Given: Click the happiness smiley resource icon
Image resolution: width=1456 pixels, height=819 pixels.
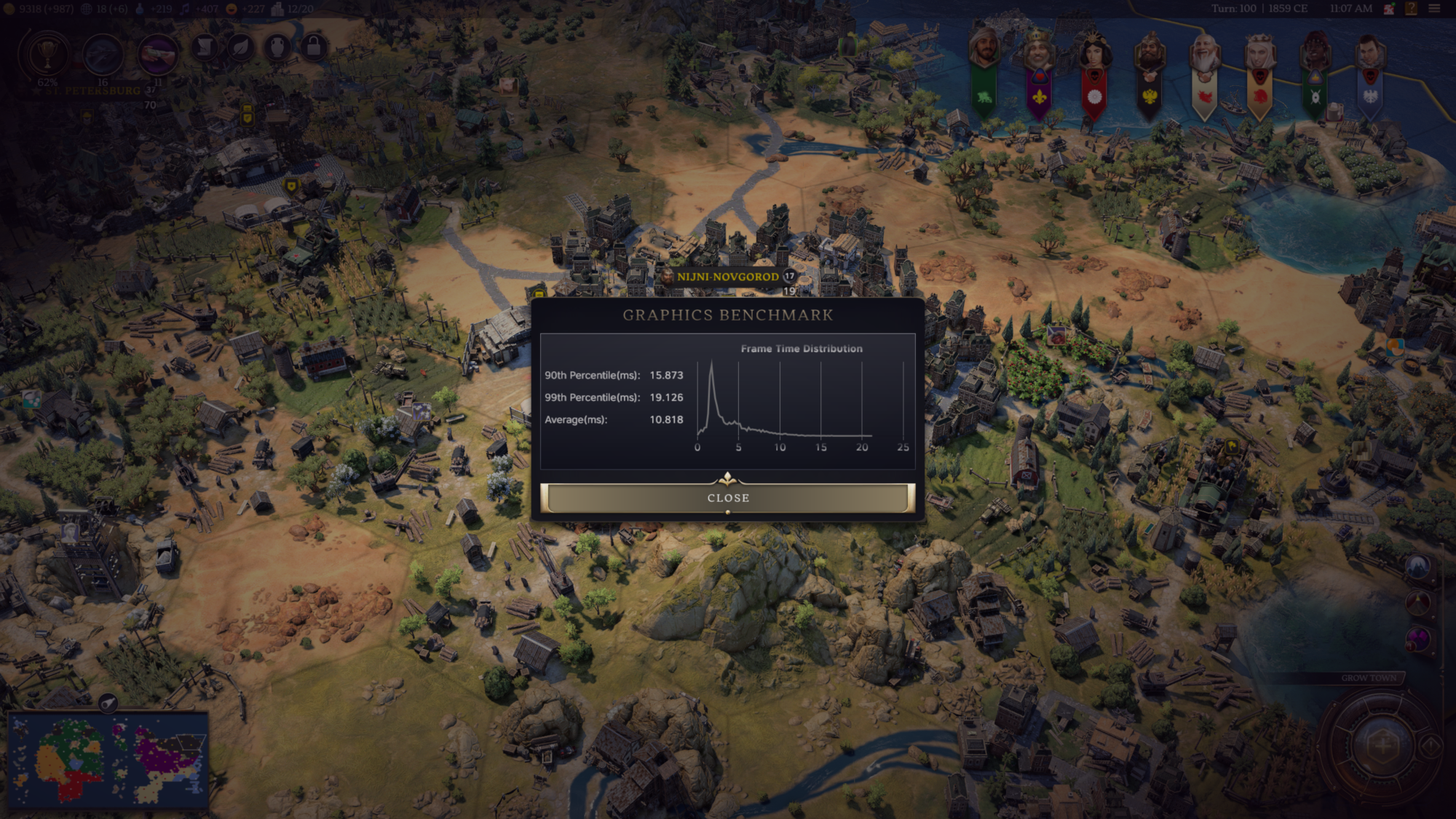Looking at the screenshot, I should coord(231,9).
